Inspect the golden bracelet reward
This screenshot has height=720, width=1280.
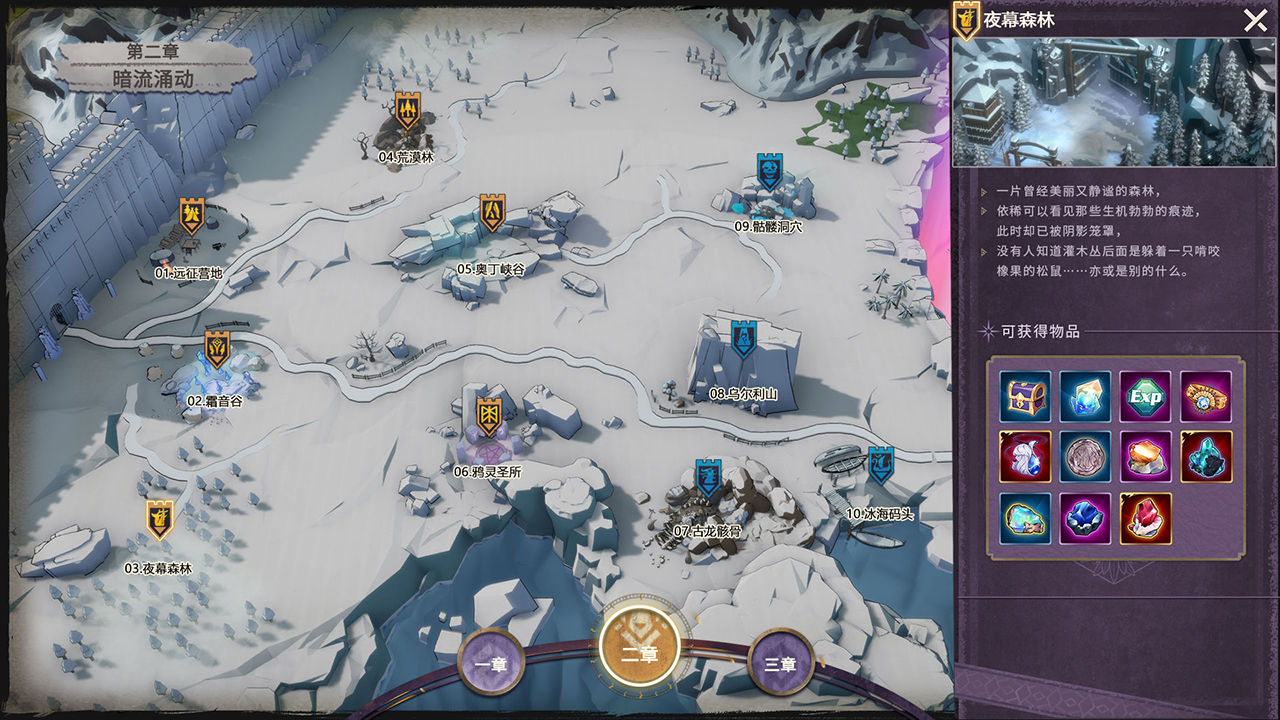click(x=1205, y=397)
